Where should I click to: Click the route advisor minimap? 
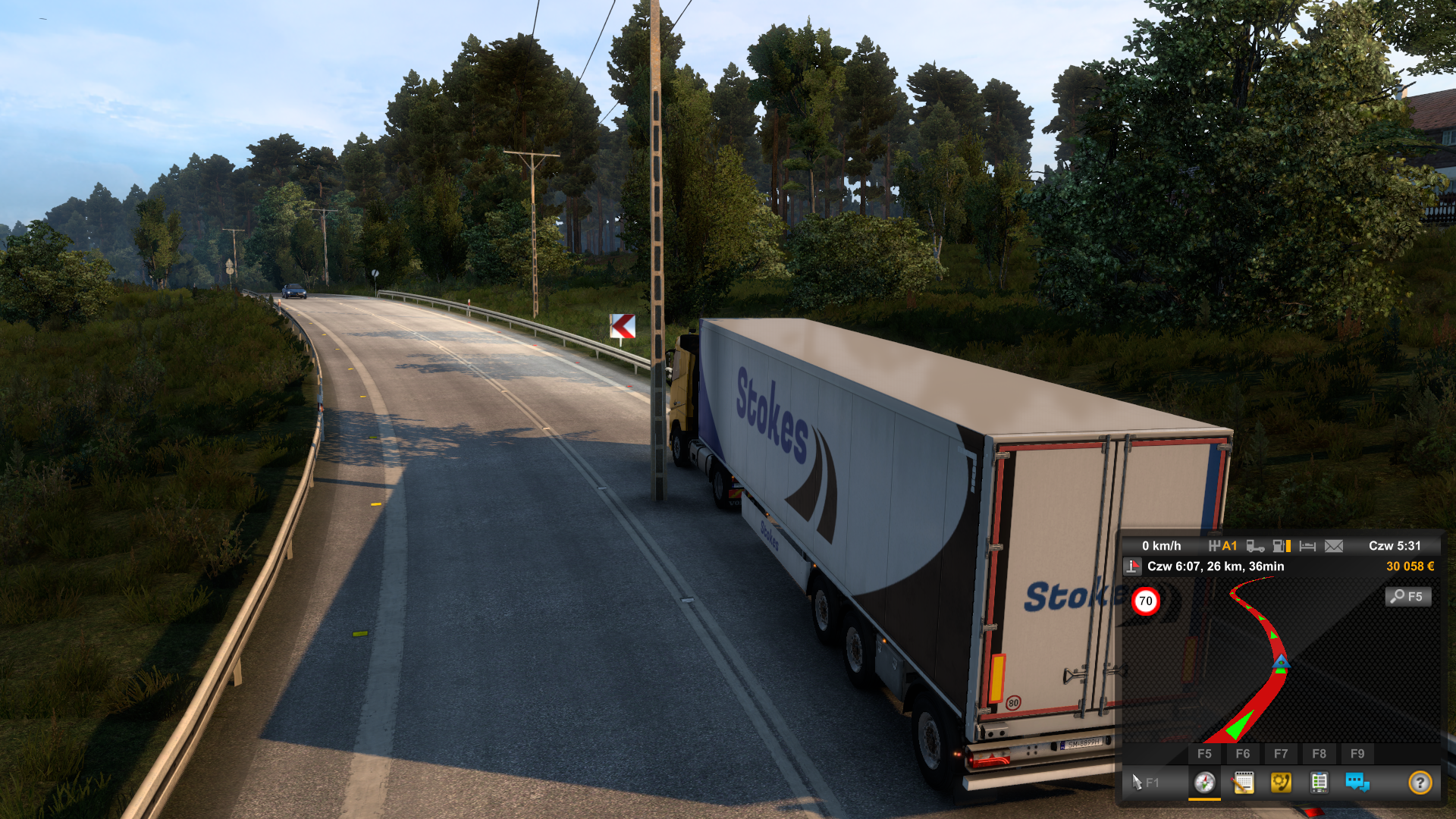pyautogui.click(x=1282, y=660)
